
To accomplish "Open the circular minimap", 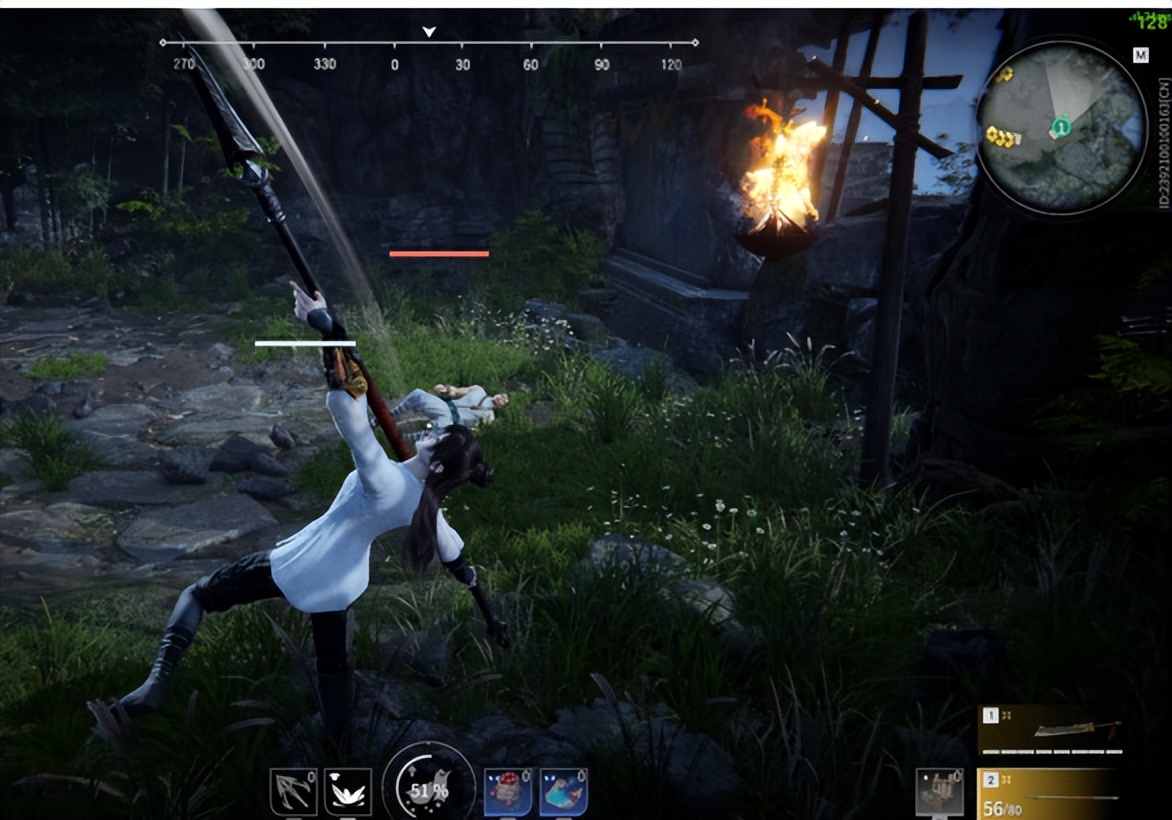I will point(1061,128).
